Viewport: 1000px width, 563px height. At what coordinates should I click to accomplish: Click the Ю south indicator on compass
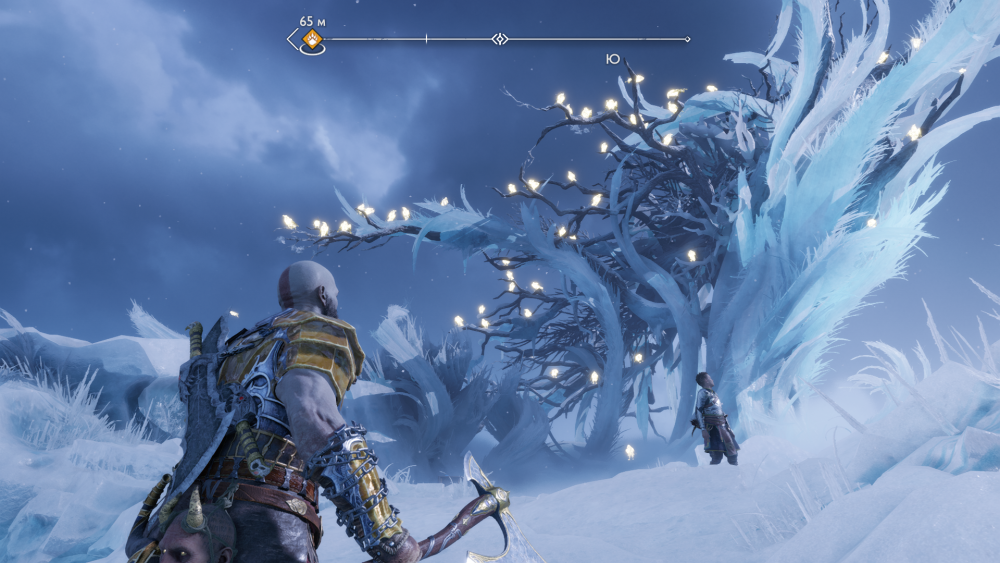[x=612, y=59]
